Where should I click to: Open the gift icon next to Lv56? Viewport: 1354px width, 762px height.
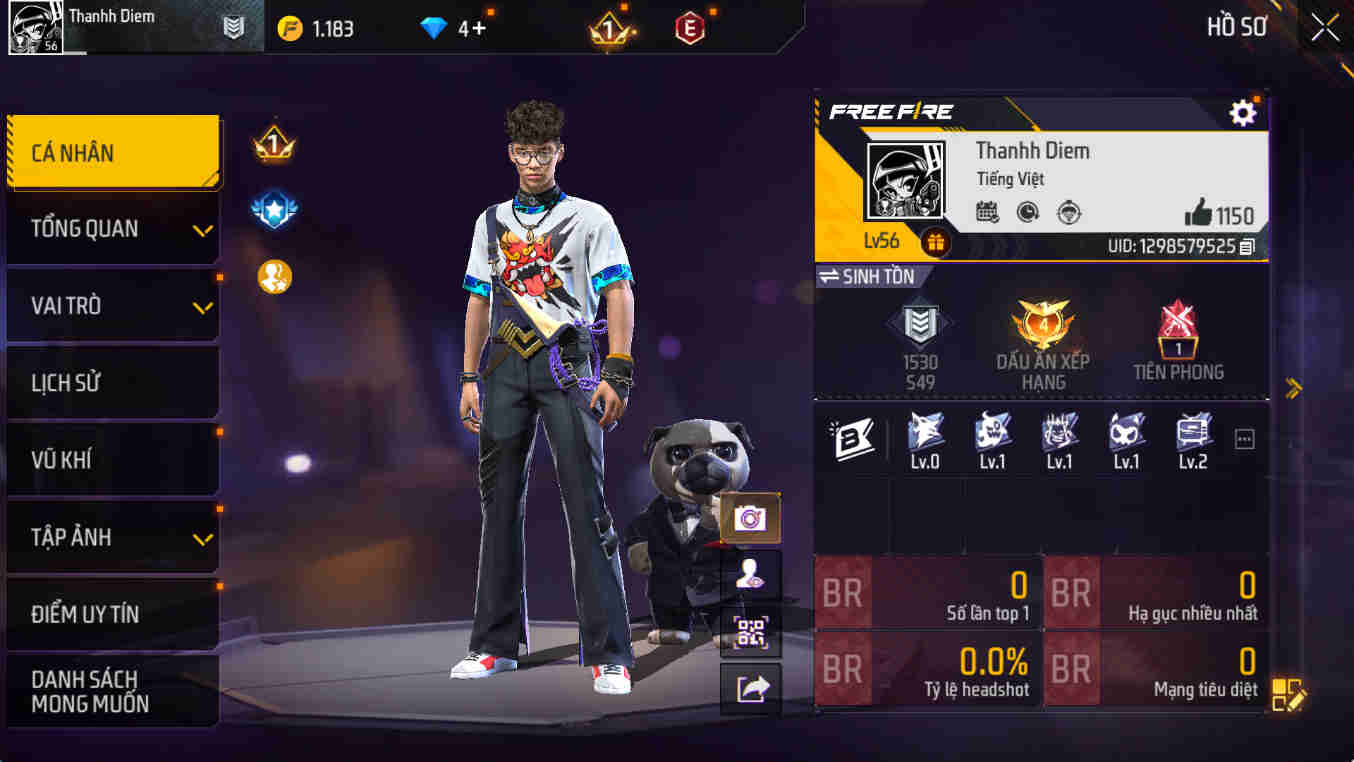[x=936, y=241]
